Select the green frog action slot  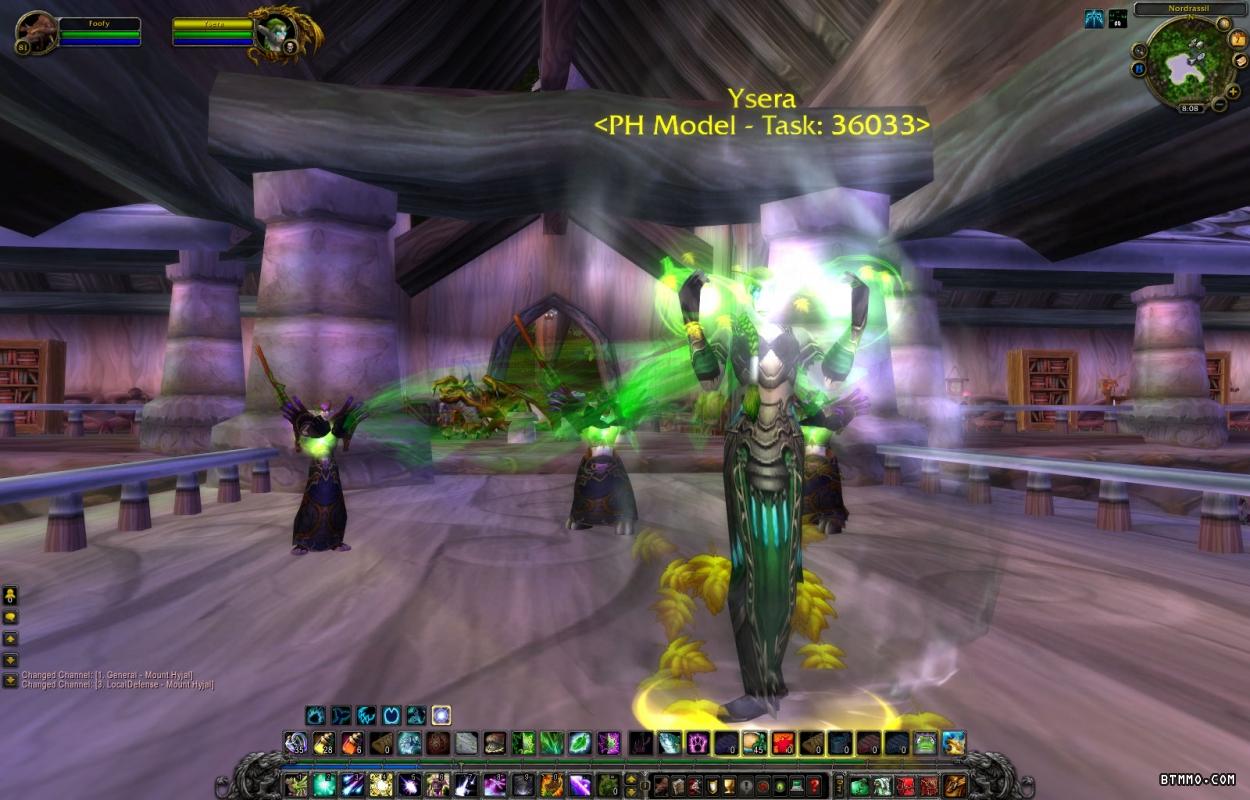pos(925,743)
